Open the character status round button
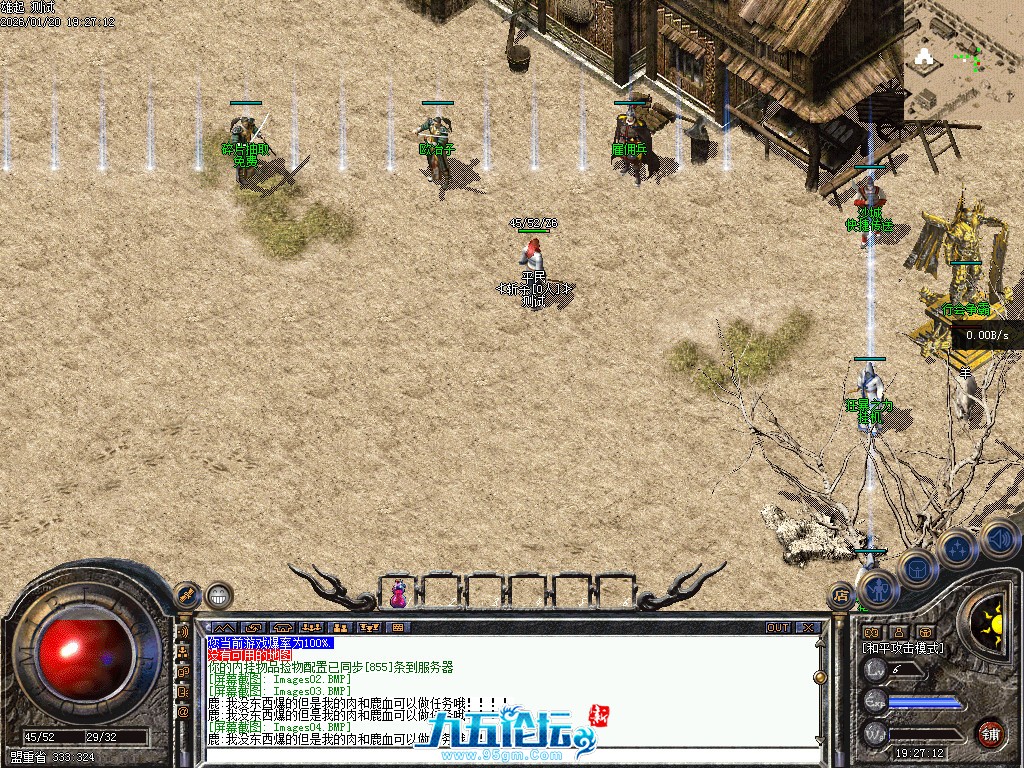Screen dimensions: 1024x768 [876, 589]
